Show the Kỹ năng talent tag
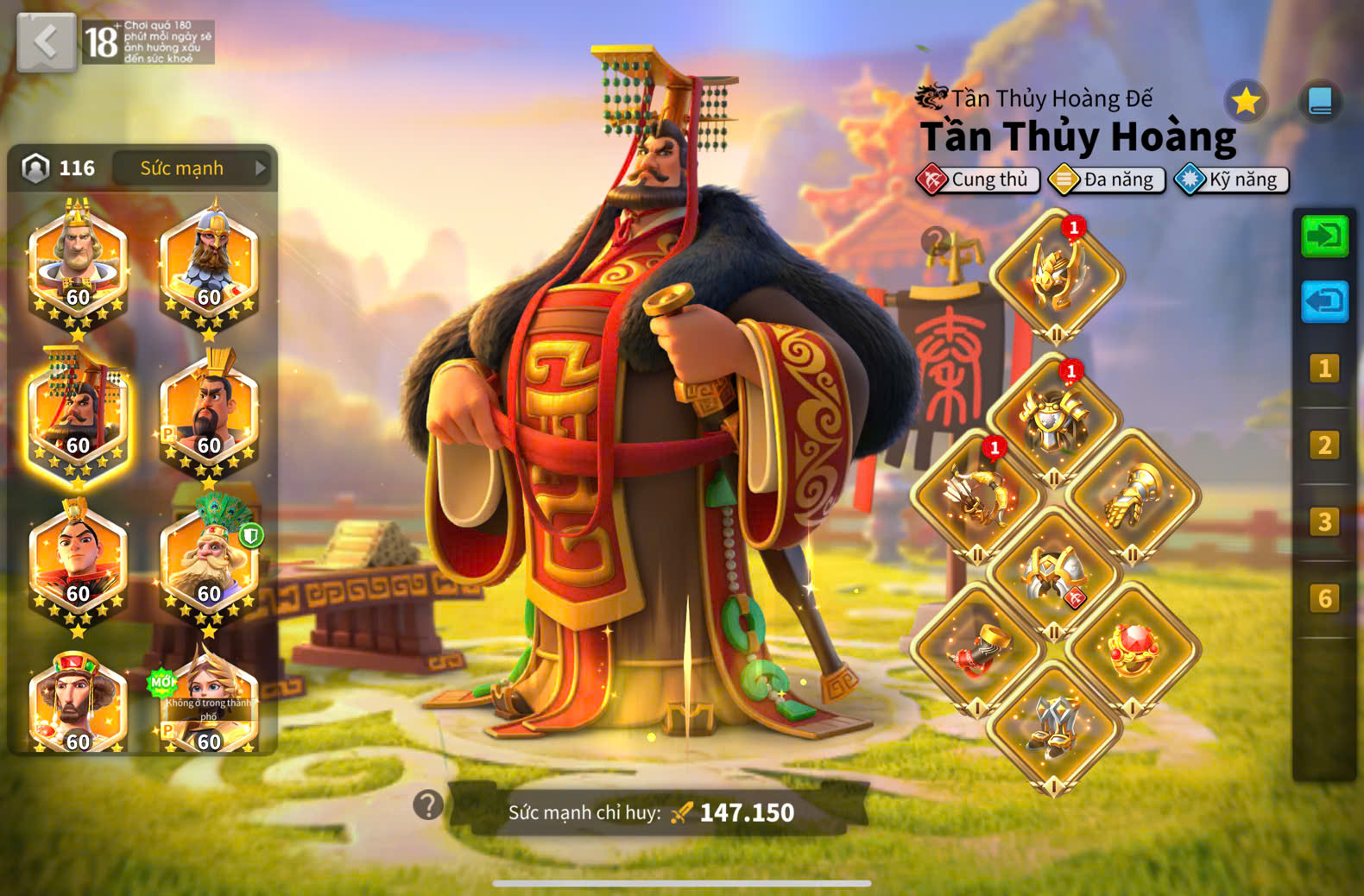 (1232, 180)
